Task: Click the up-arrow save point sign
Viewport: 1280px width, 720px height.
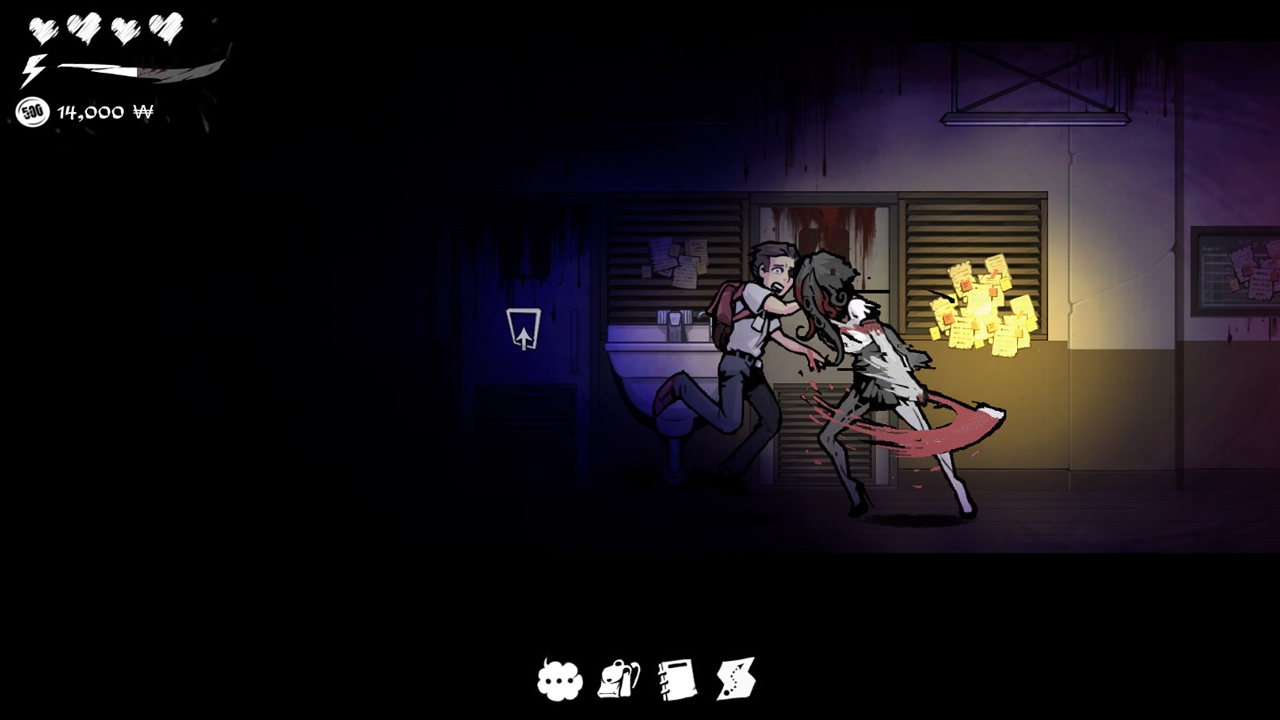Action: point(524,327)
